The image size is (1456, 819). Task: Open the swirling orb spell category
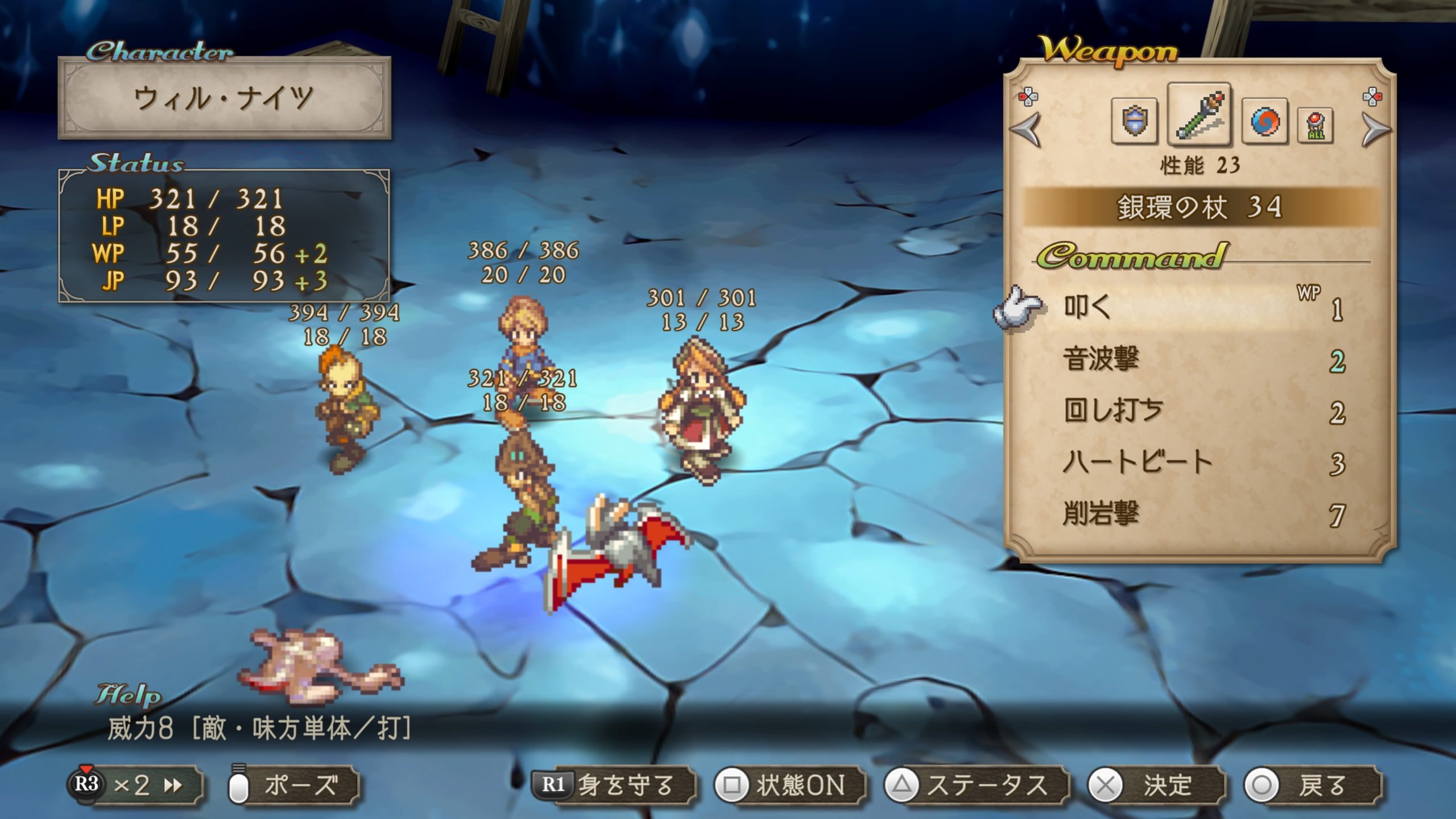pos(1265,122)
